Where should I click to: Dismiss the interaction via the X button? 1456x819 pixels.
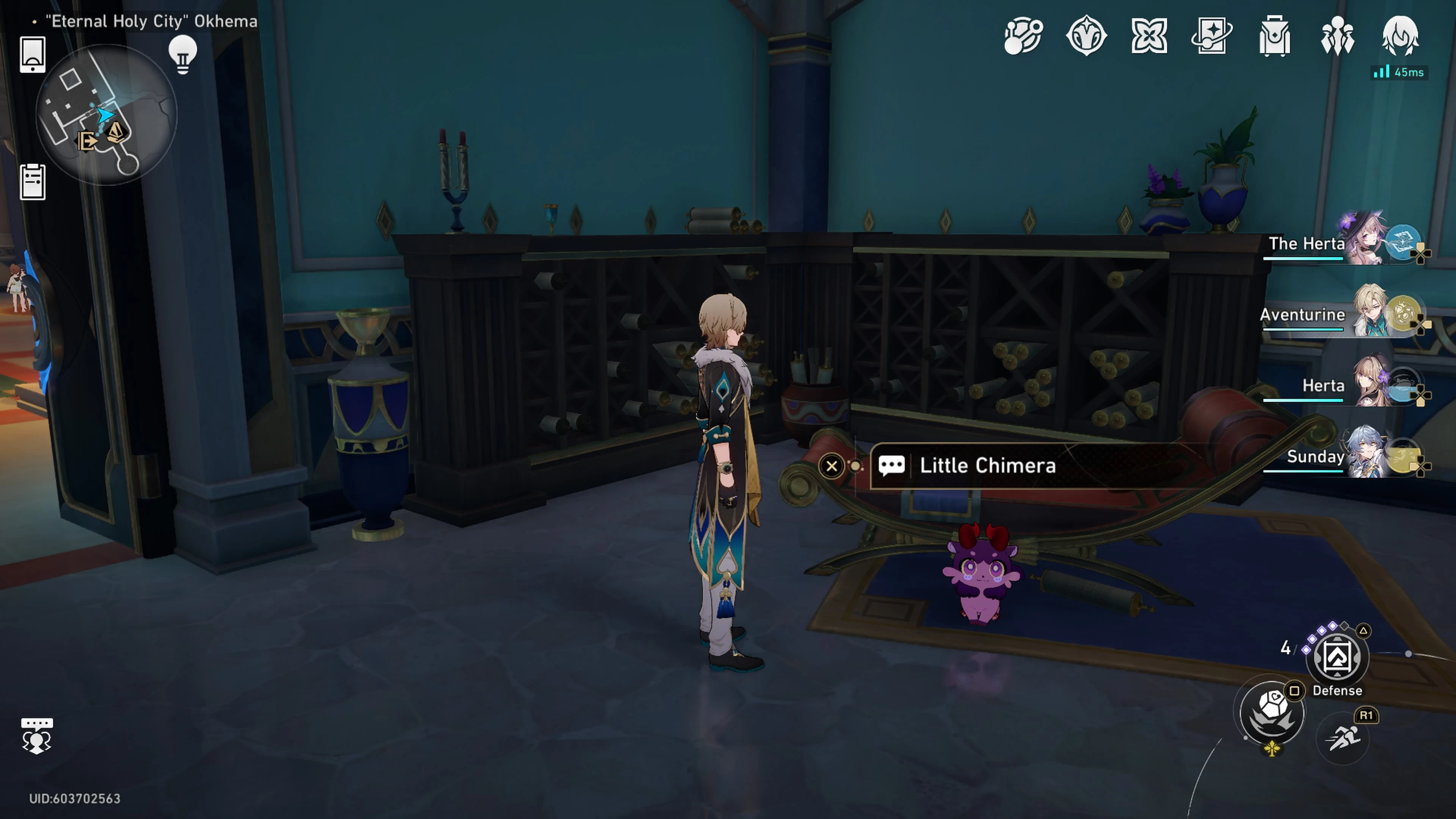[832, 466]
